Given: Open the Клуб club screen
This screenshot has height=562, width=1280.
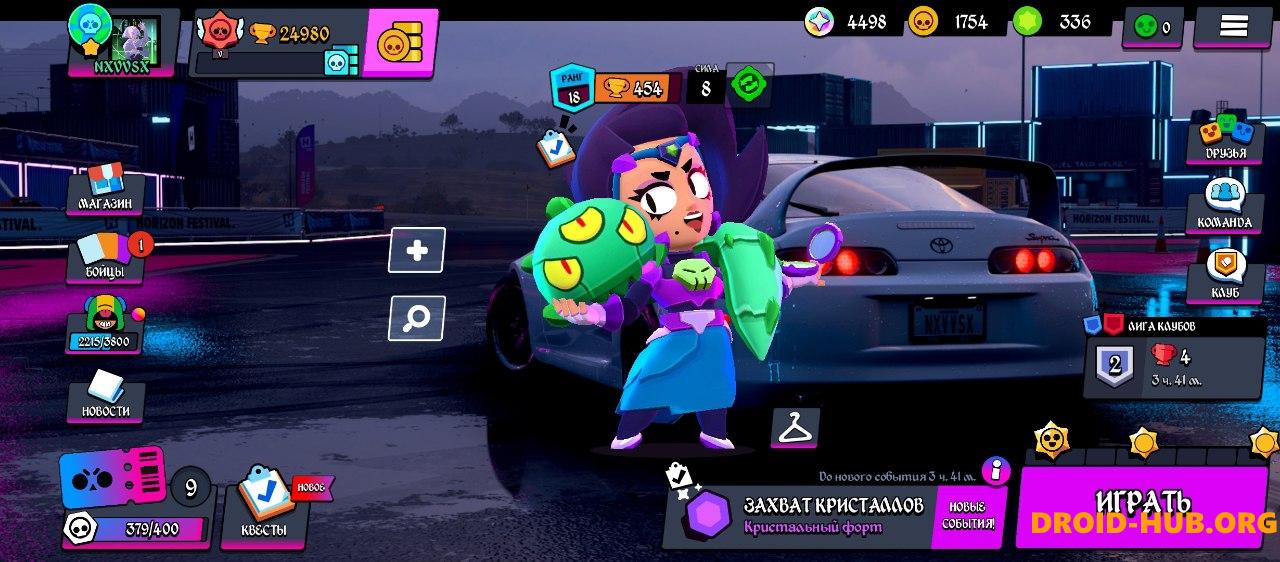Looking at the screenshot, I should point(1225,275).
